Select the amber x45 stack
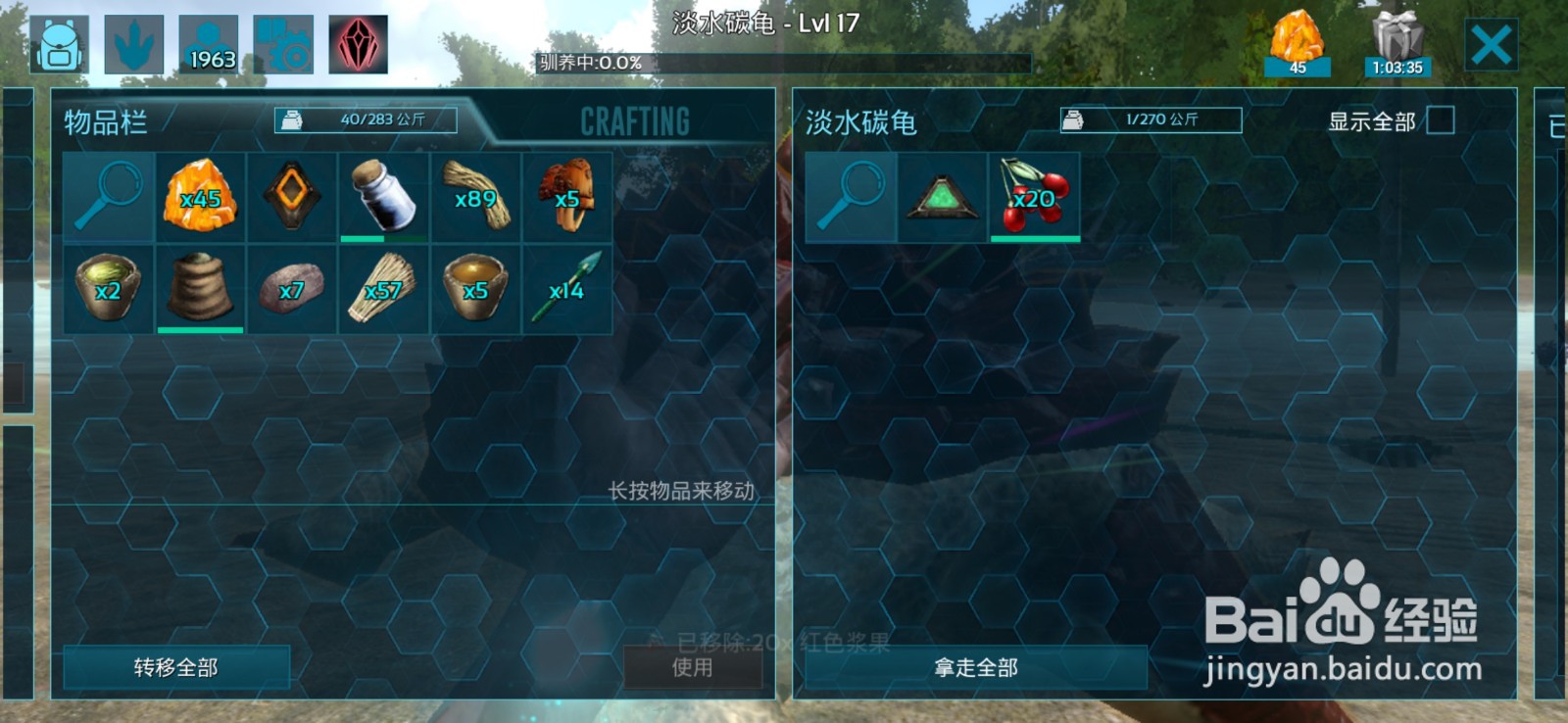Screen dimensions: 1568x723 pos(199,195)
